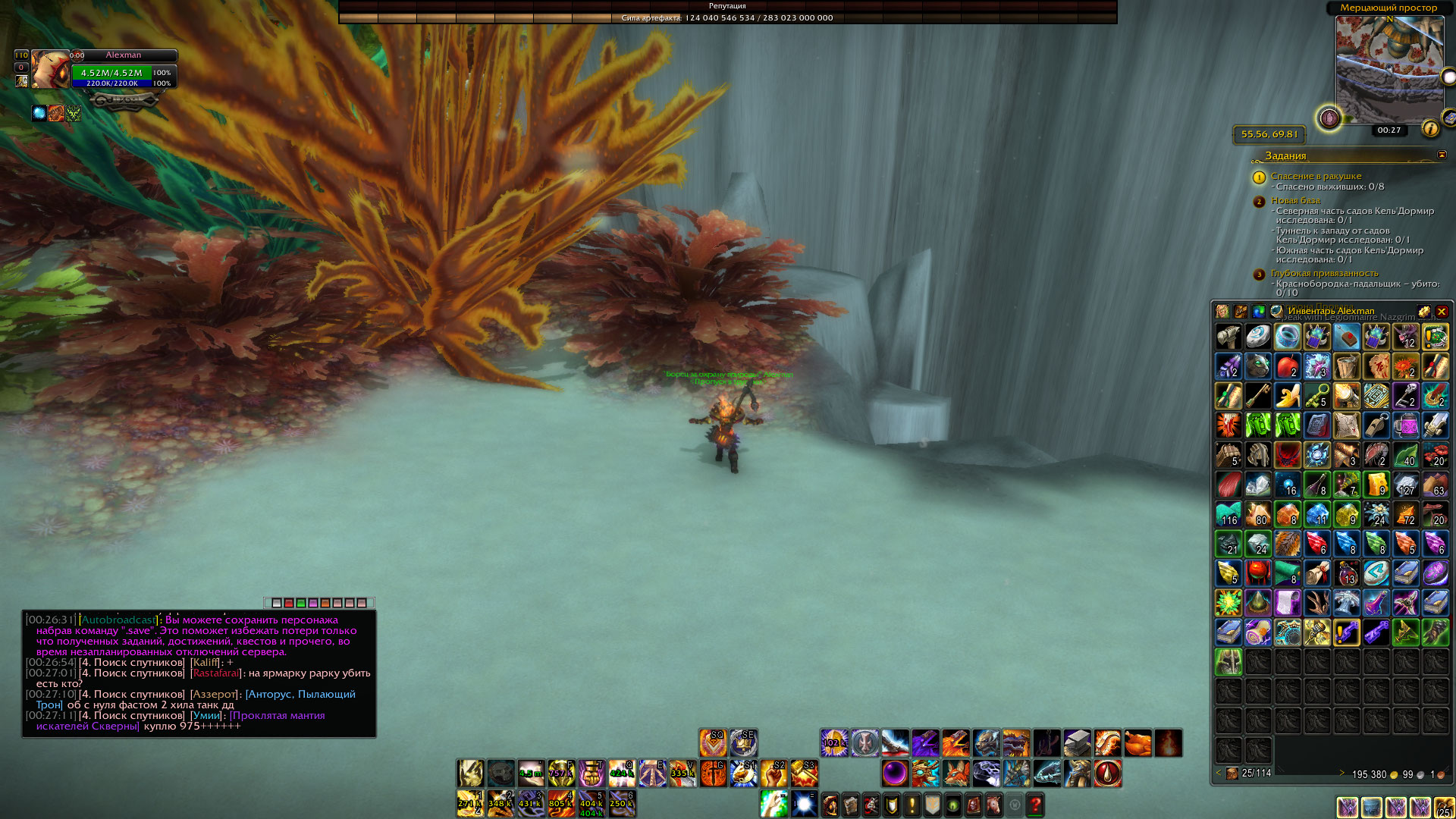The height and width of the screenshot is (819, 1456).
Task: Click the minimap
Action: coord(1389,68)
